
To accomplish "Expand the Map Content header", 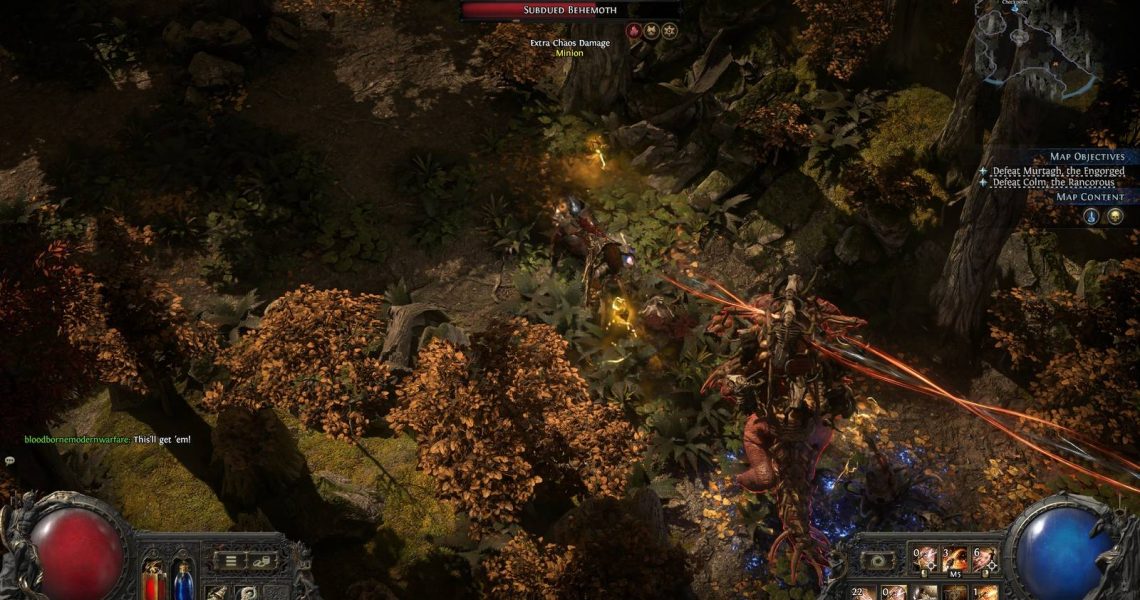I will tap(1090, 197).
